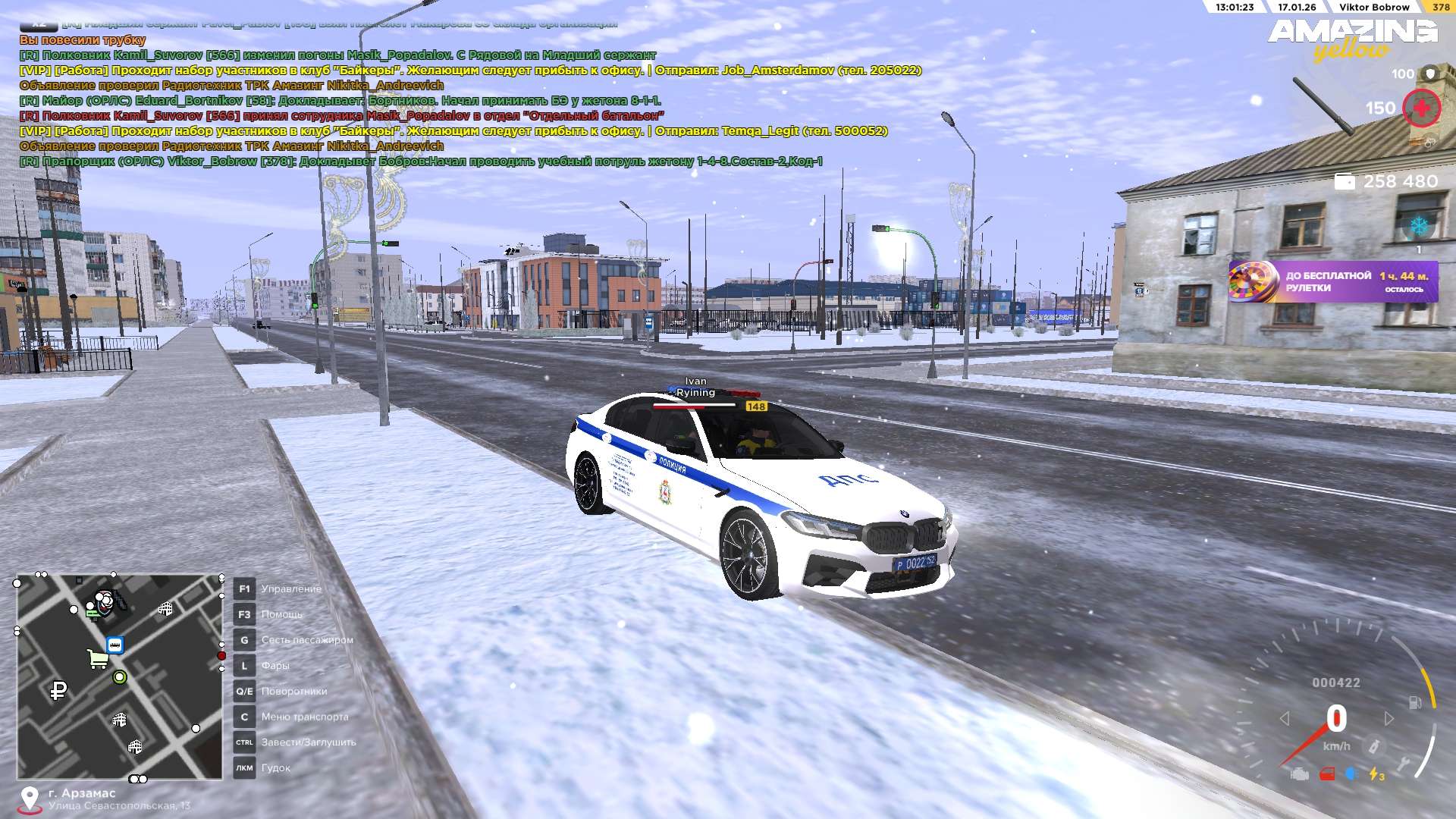Click the red car door indicator
The height and width of the screenshot is (819, 1456).
pyautogui.click(x=1327, y=774)
